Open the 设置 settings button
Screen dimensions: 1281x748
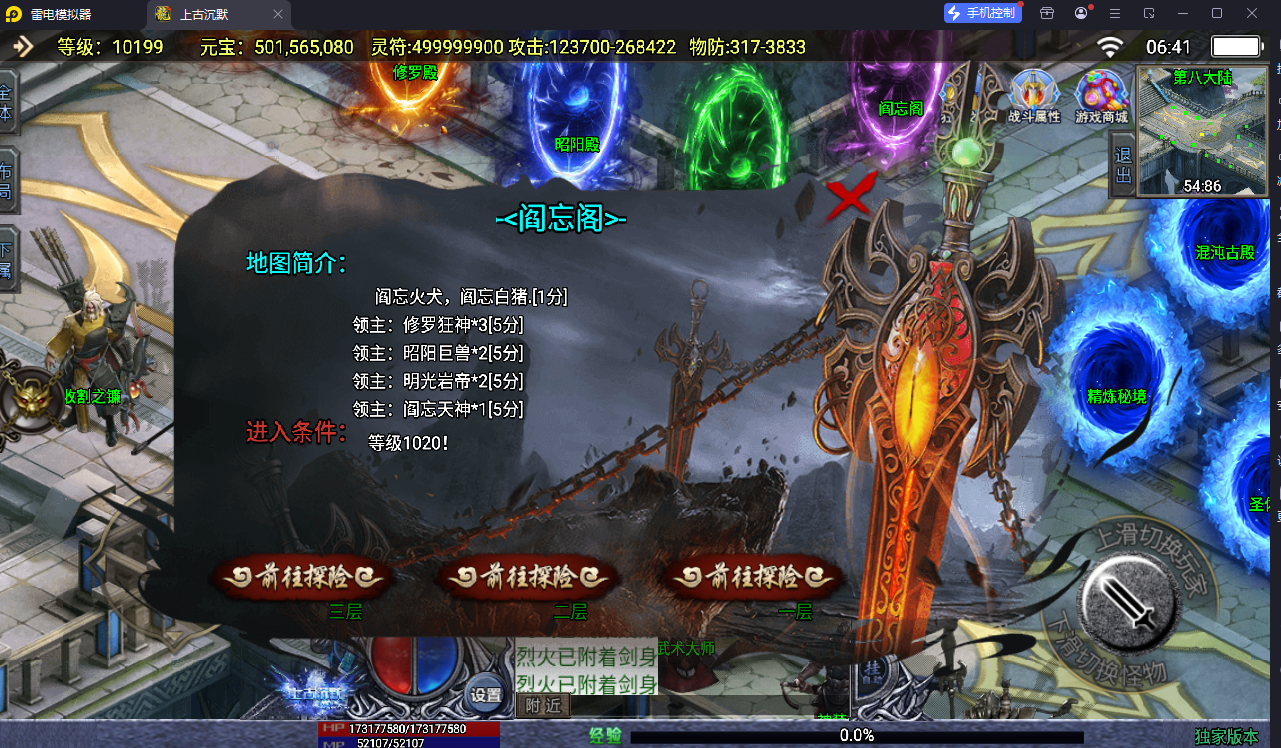click(x=486, y=694)
